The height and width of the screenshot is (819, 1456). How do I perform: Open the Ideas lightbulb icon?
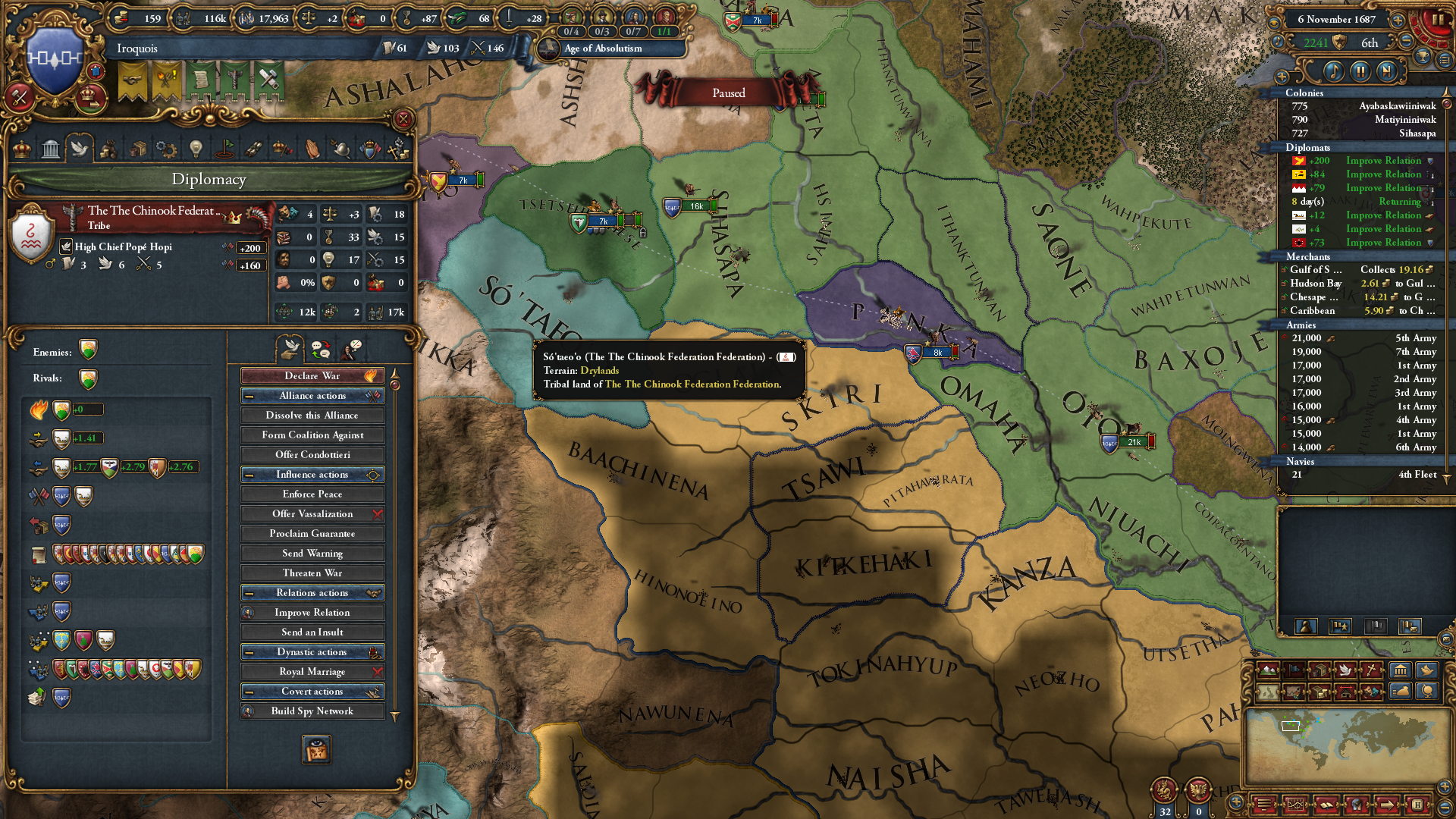(x=196, y=149)
